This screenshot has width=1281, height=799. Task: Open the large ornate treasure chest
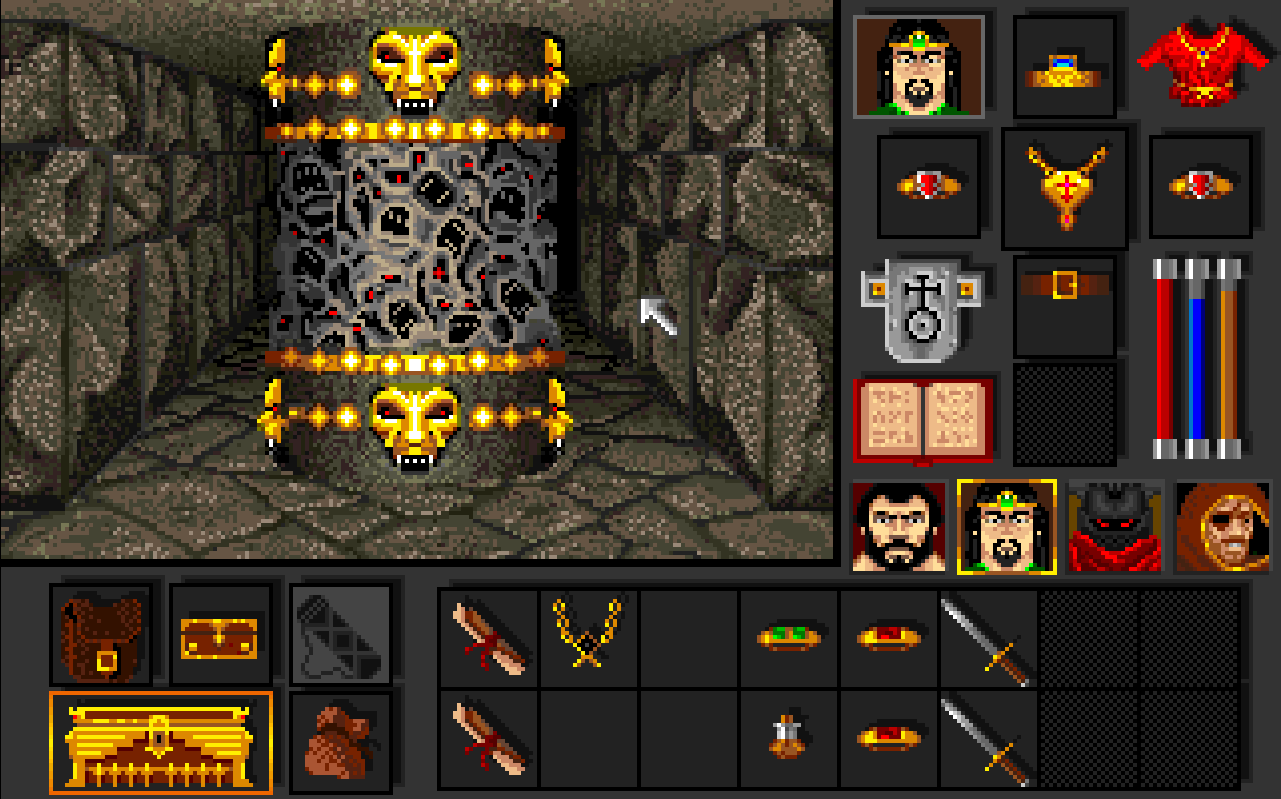click(160, 743)
